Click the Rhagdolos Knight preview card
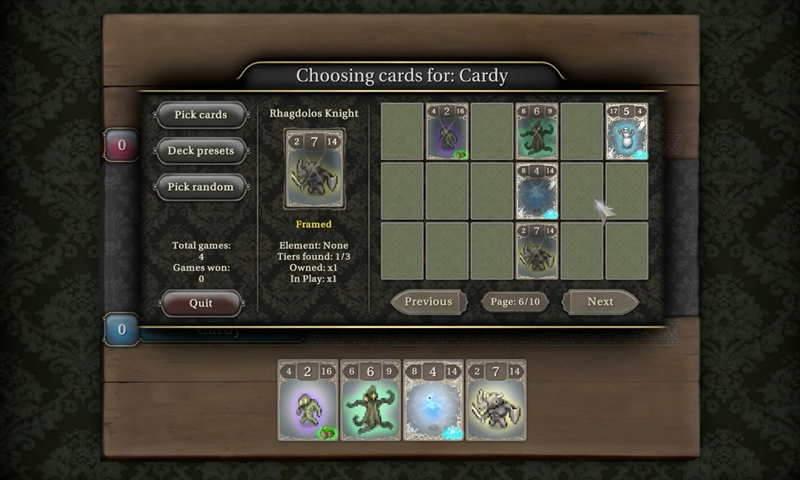This screenshot has width=800, height=480. pos(314,169)
